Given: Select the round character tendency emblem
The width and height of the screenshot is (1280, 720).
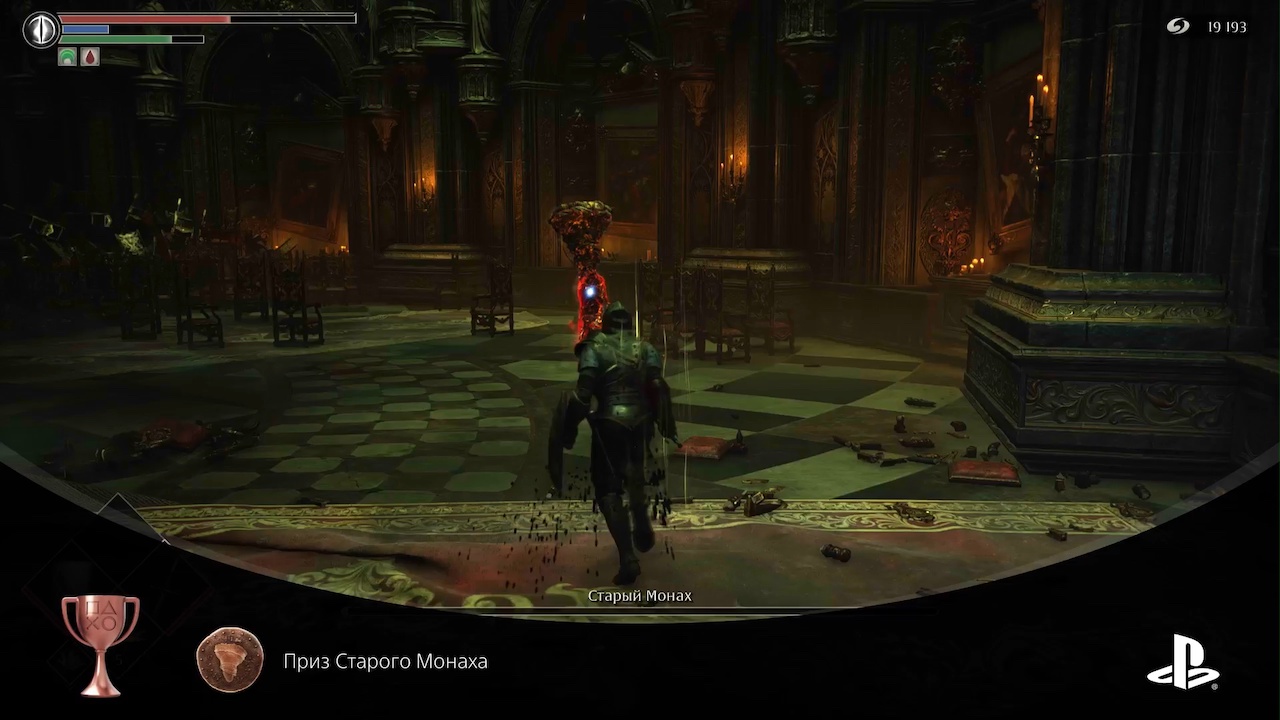Looking at the screenshot, I should 41,29.
